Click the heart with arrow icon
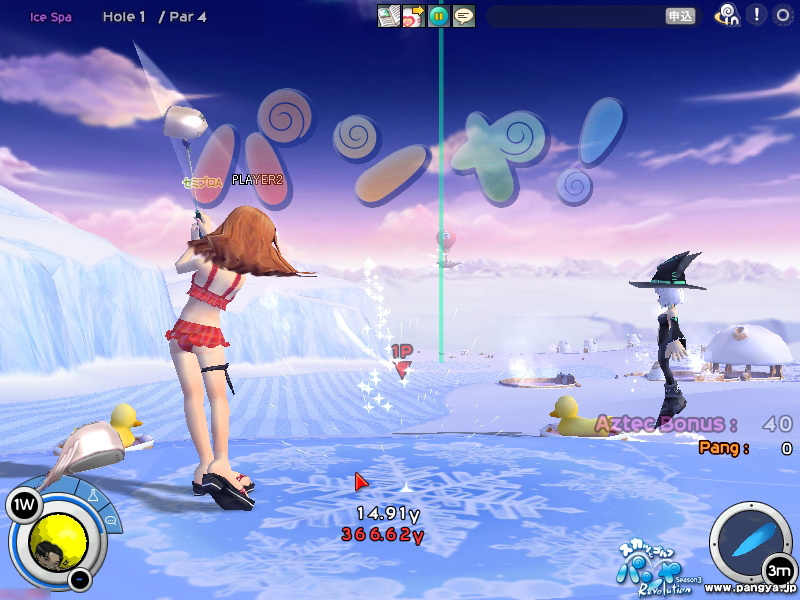Image resolution: width=800 pixels, height=600 pixels. [x=413, y=16]
